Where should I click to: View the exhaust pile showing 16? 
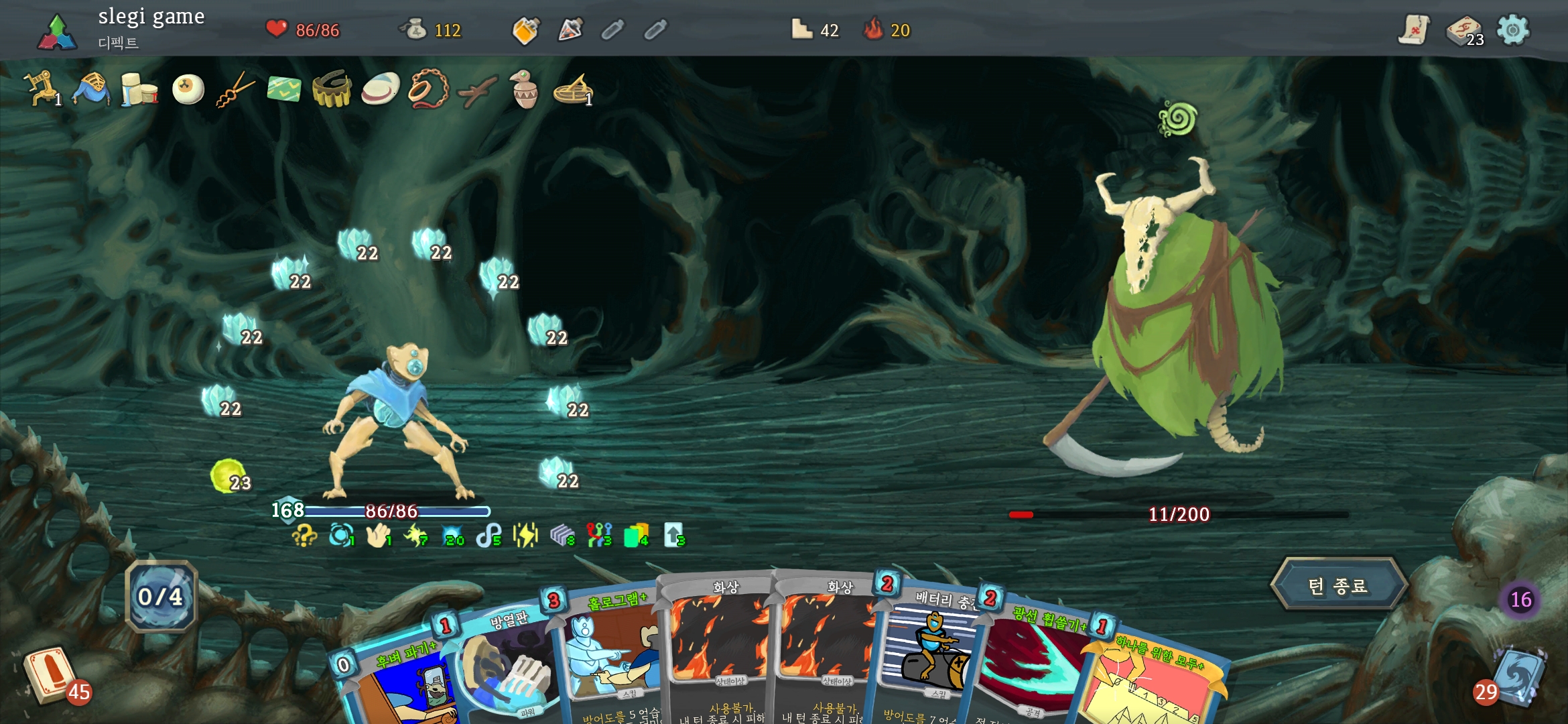point(1520,599)
